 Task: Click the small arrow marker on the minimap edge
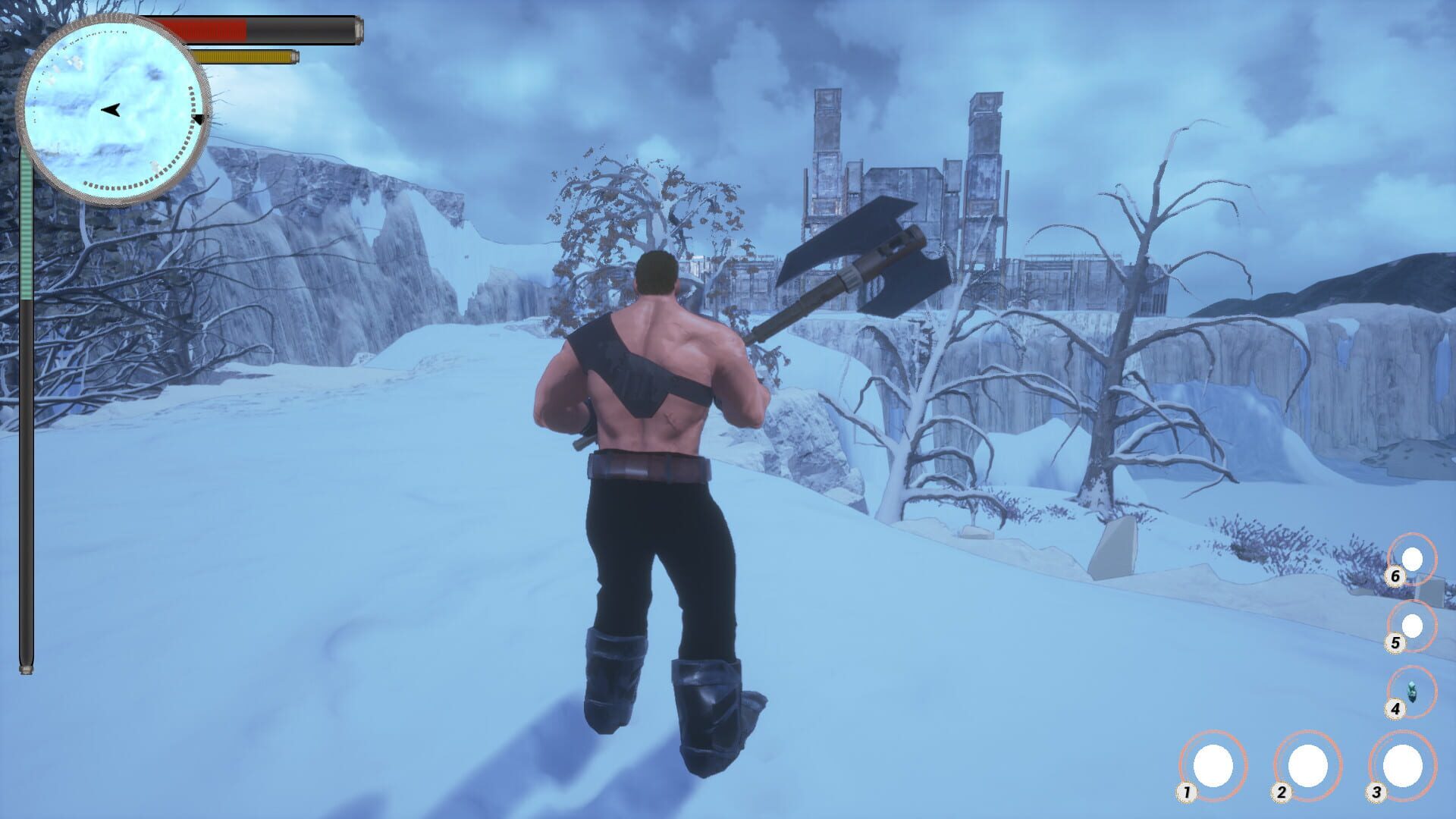(x=199, y=119)
